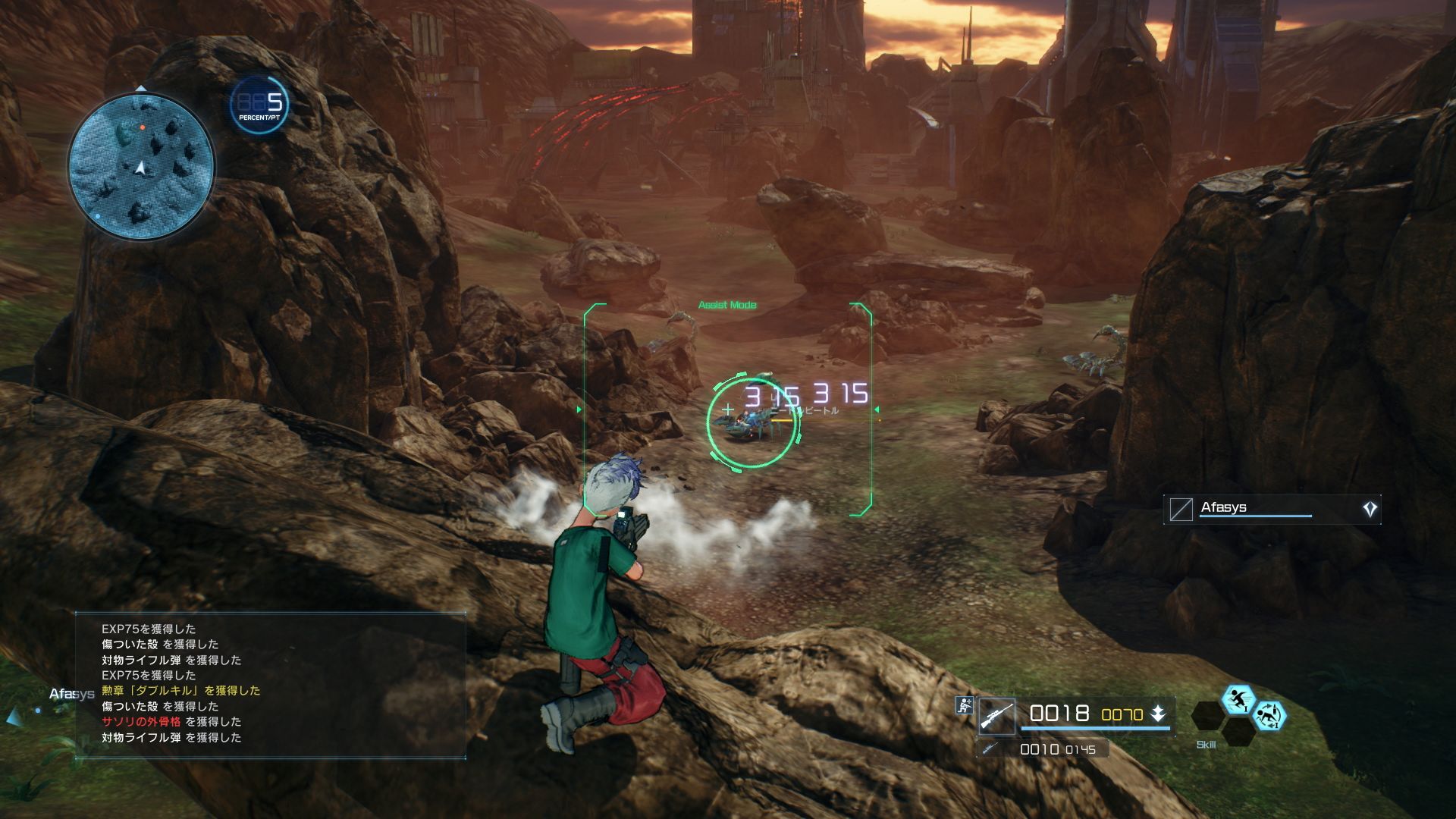Open the item pickup log window
The image size is (1456, 819).
tap(271, 684)
